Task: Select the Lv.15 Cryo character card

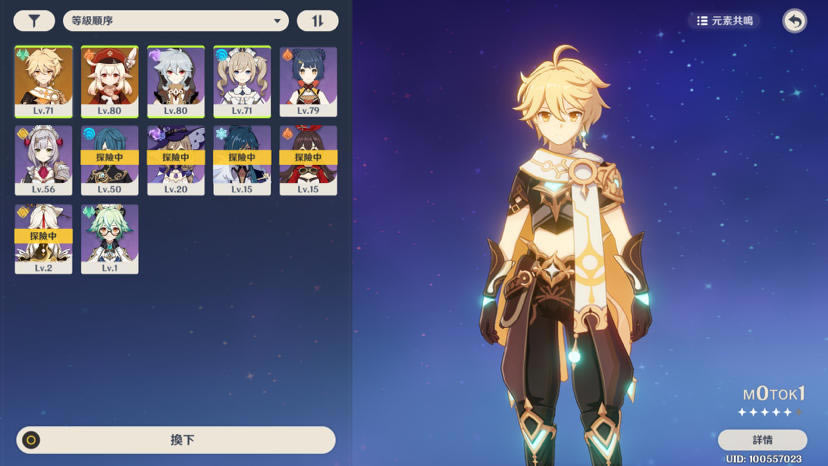Action: (242, 160)
